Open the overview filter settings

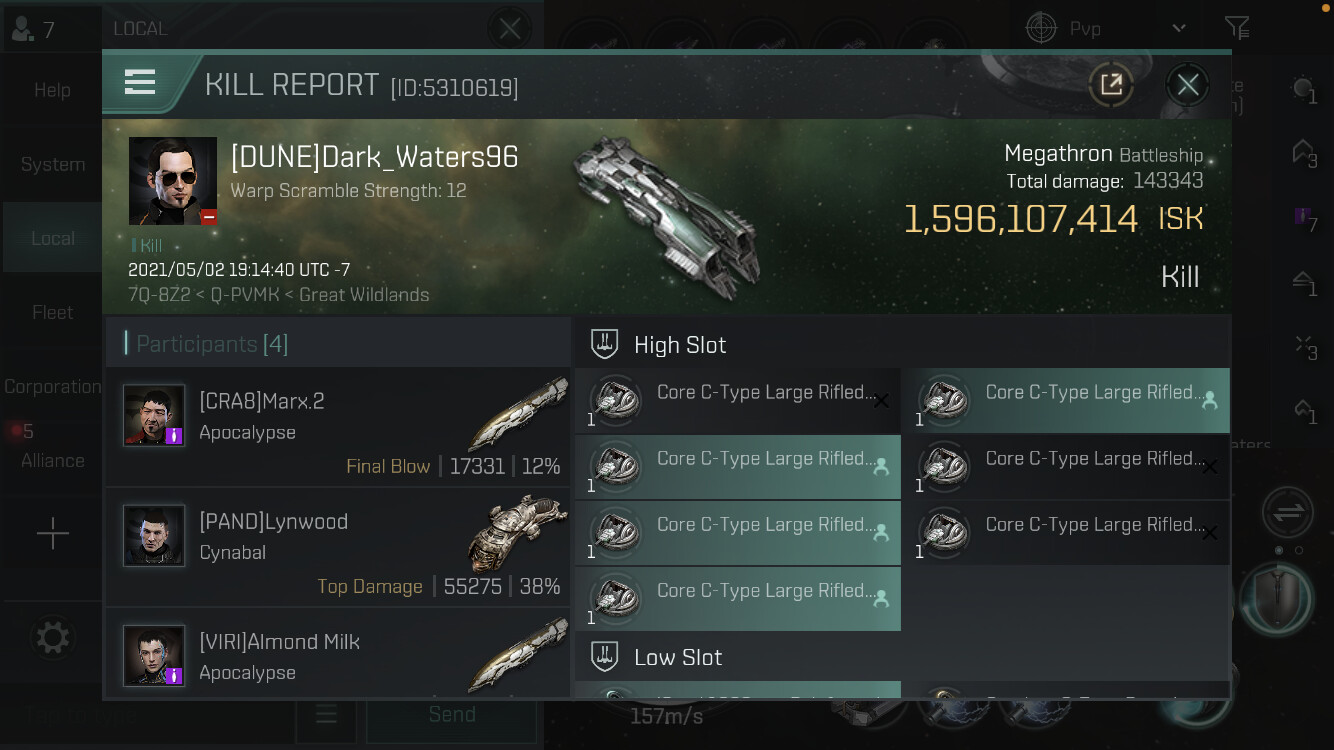(x=1237, y=29)
